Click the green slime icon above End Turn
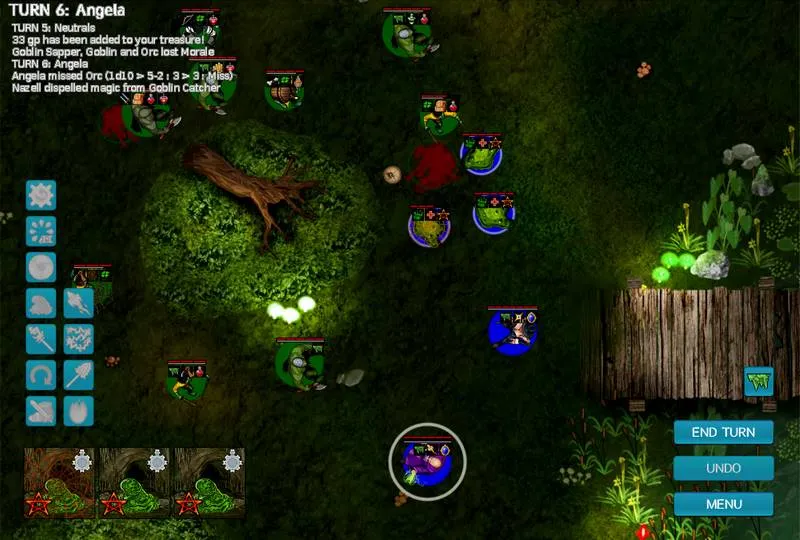The width and height of the screenshot is (800, 540). coord(759,381)
